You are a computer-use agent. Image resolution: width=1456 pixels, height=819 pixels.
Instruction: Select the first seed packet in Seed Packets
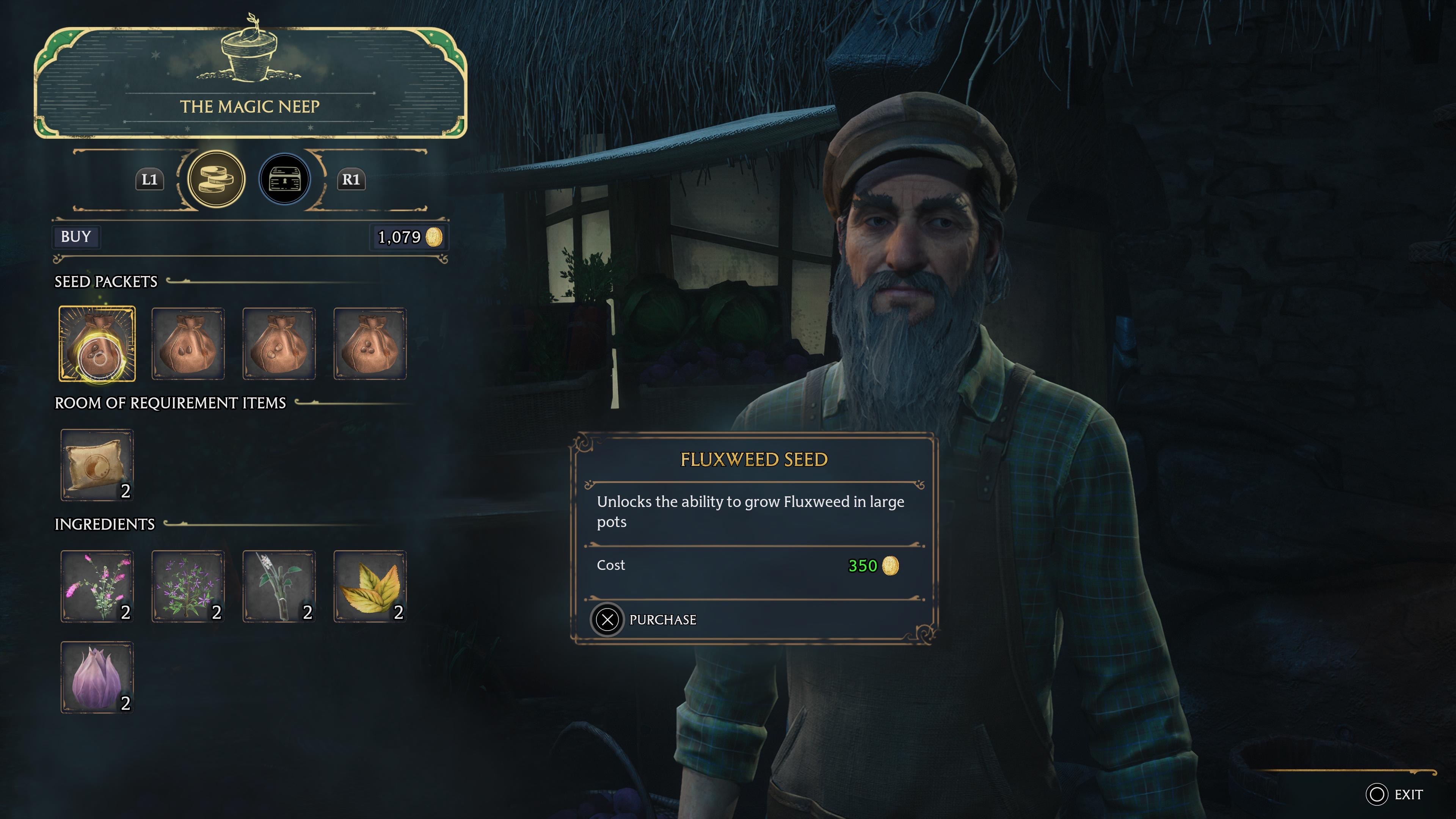[97, 343]
